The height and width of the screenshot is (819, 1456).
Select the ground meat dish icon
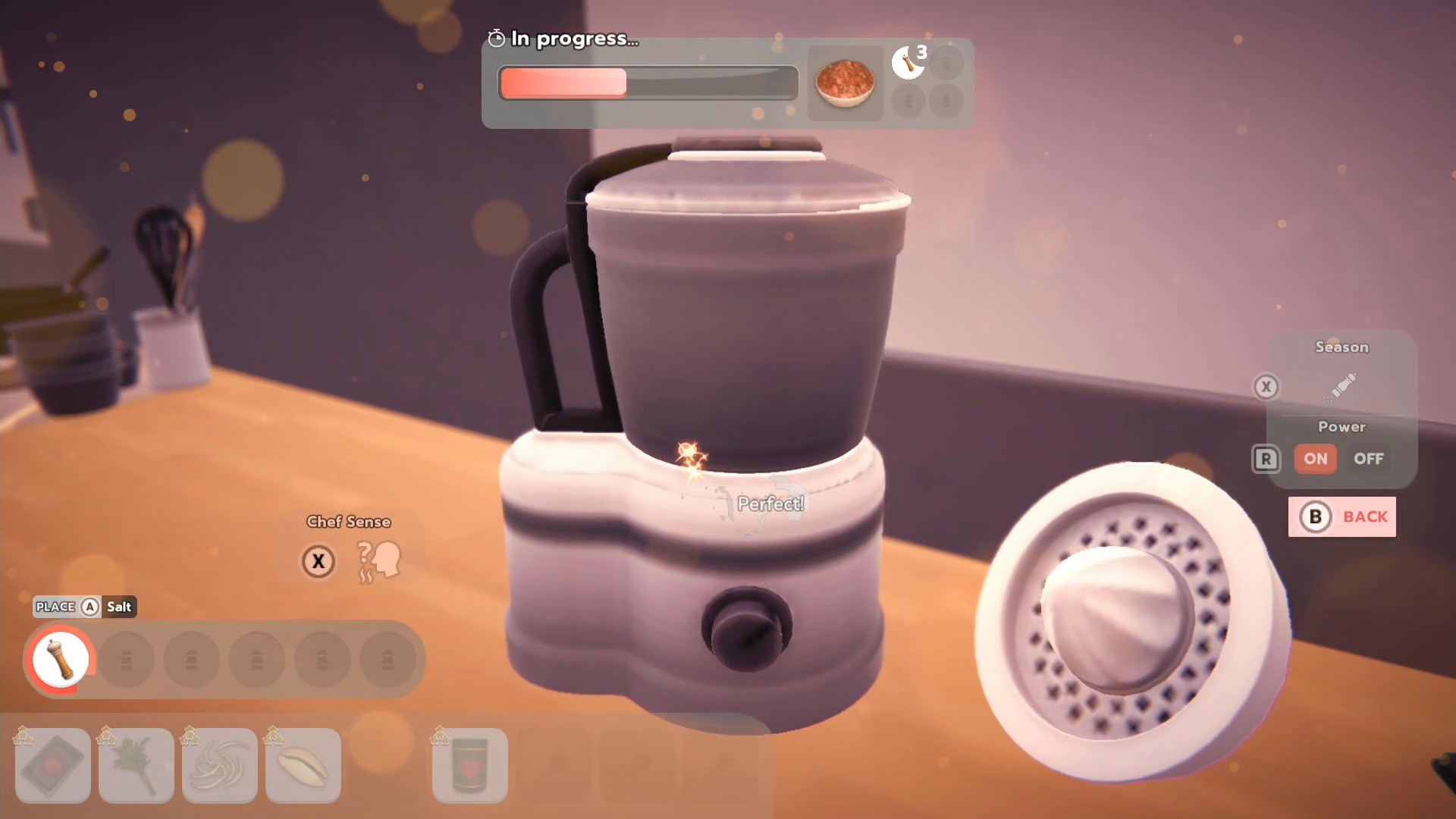pyautogui.click(x=845, y=83)
